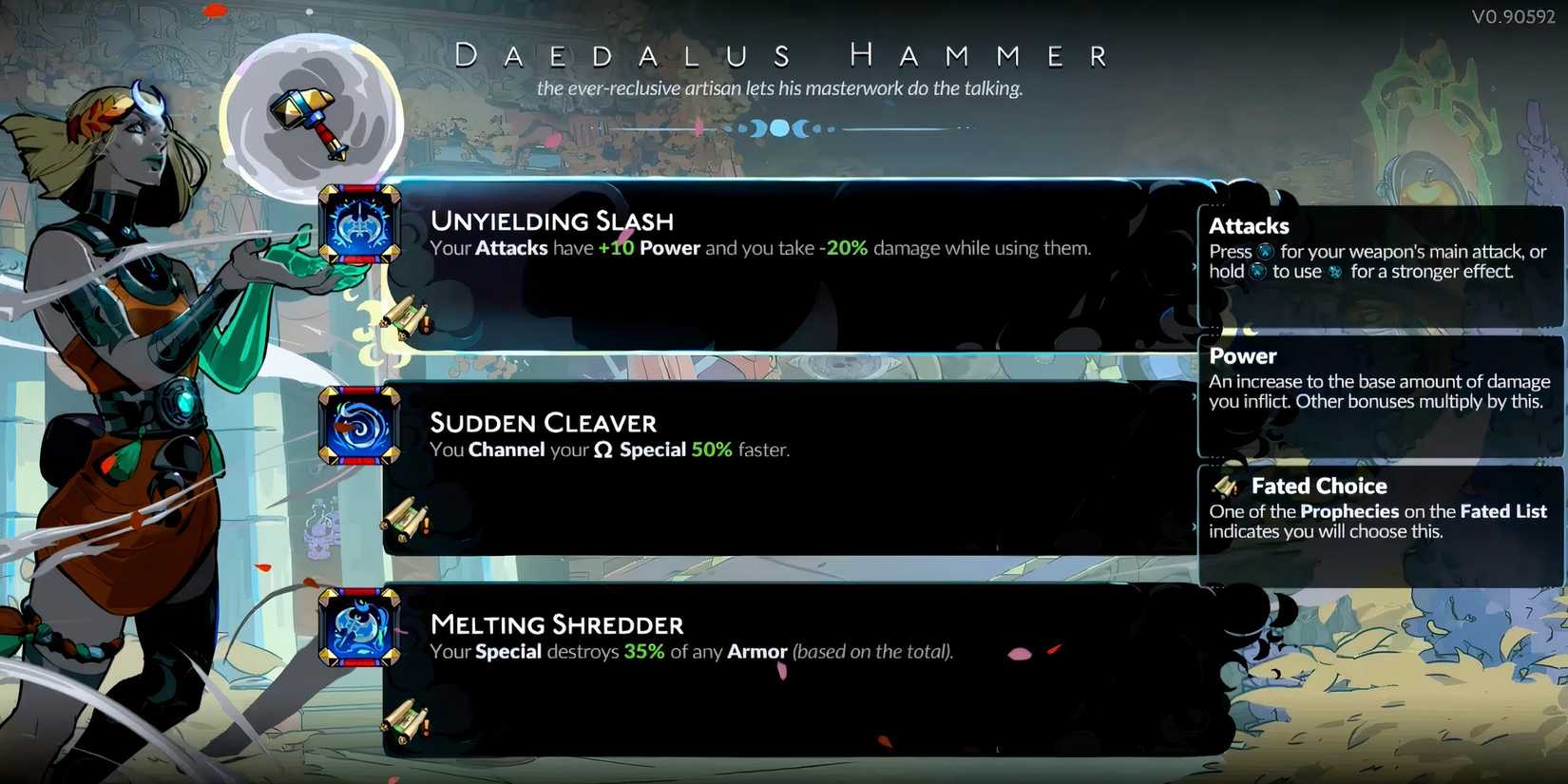Select the Melting Shredder axe icon
Image resolution: width=1568 pixels, height=784 pixels.
pyautogui.click(x=359, y=630)
